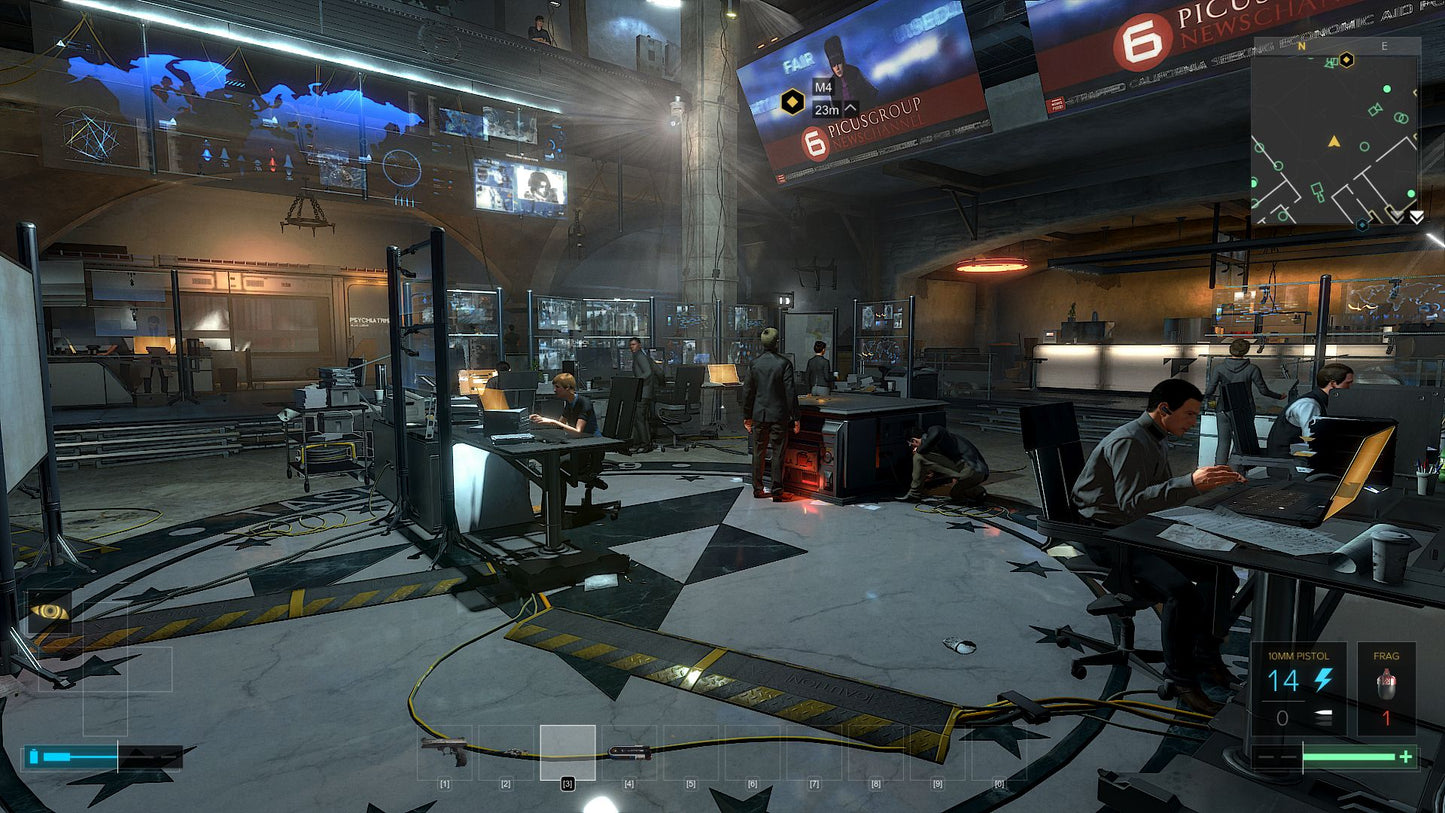Screen dimensions: 1445x813
Task: Click the frag grenade icon in weapon panel
Action: pyautogui.click(x=1386, y=683)
